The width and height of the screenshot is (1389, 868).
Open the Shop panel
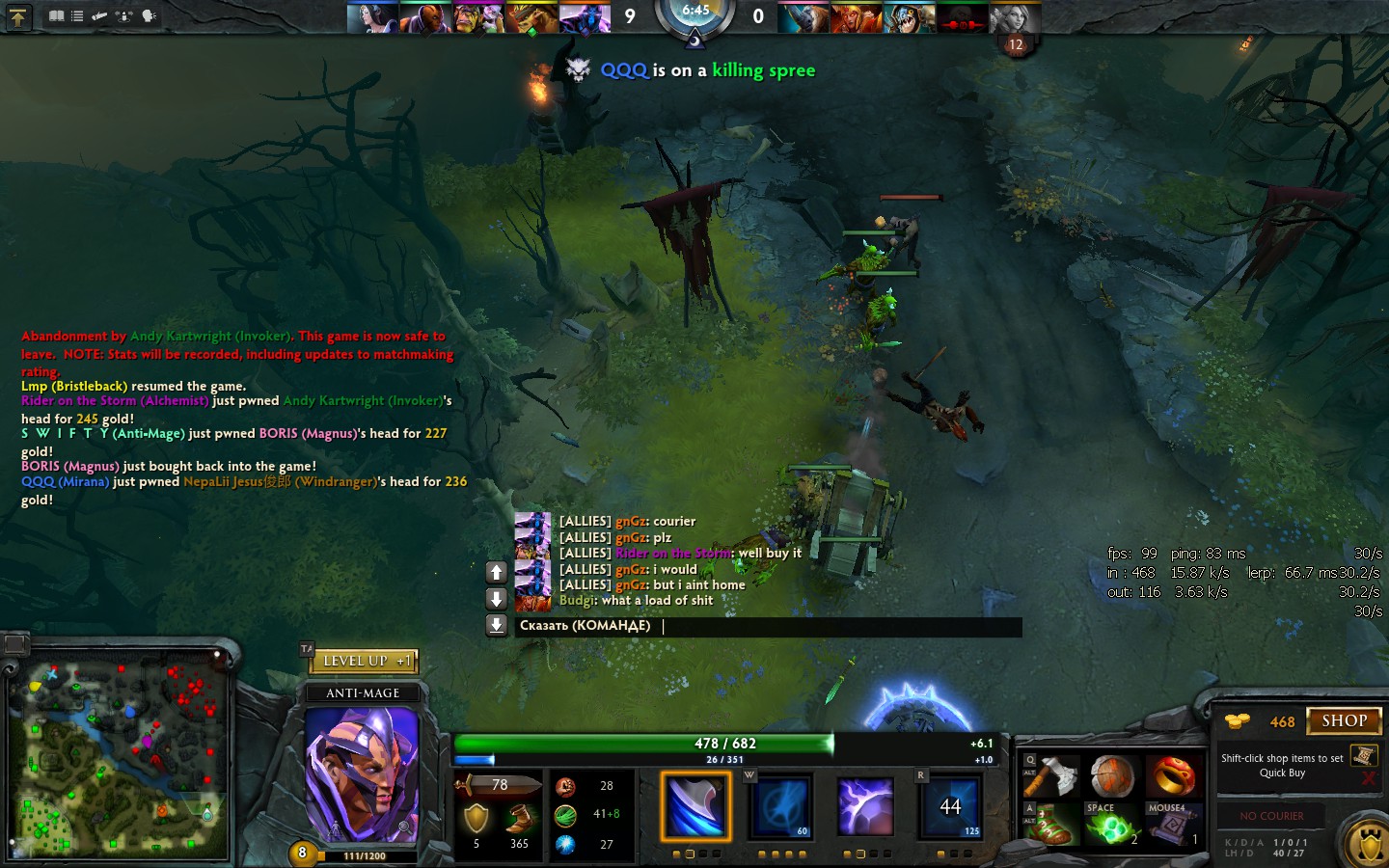pos(1344,720)
